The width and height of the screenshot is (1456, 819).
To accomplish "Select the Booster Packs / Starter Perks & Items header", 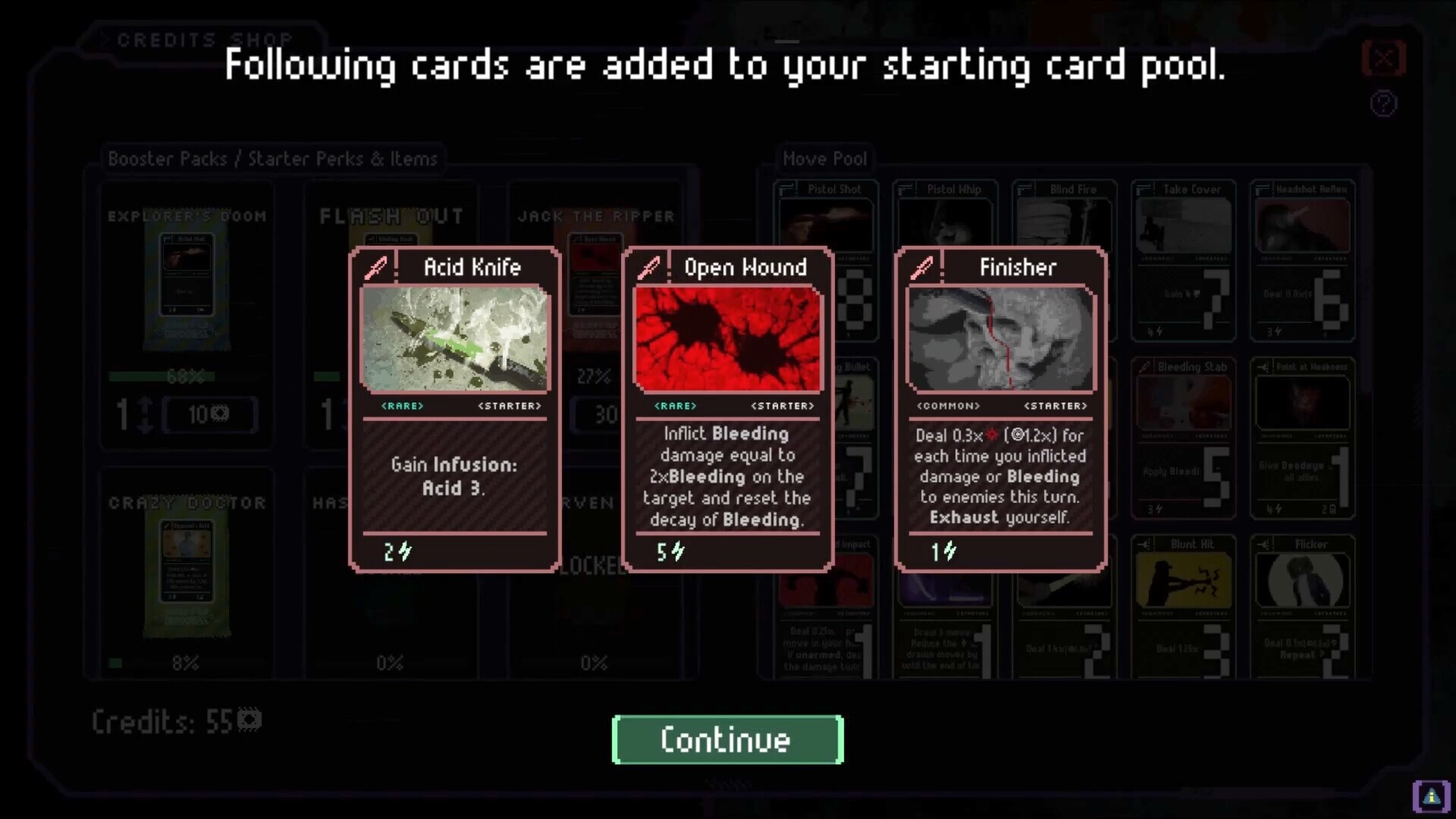I will coord(271,158).
